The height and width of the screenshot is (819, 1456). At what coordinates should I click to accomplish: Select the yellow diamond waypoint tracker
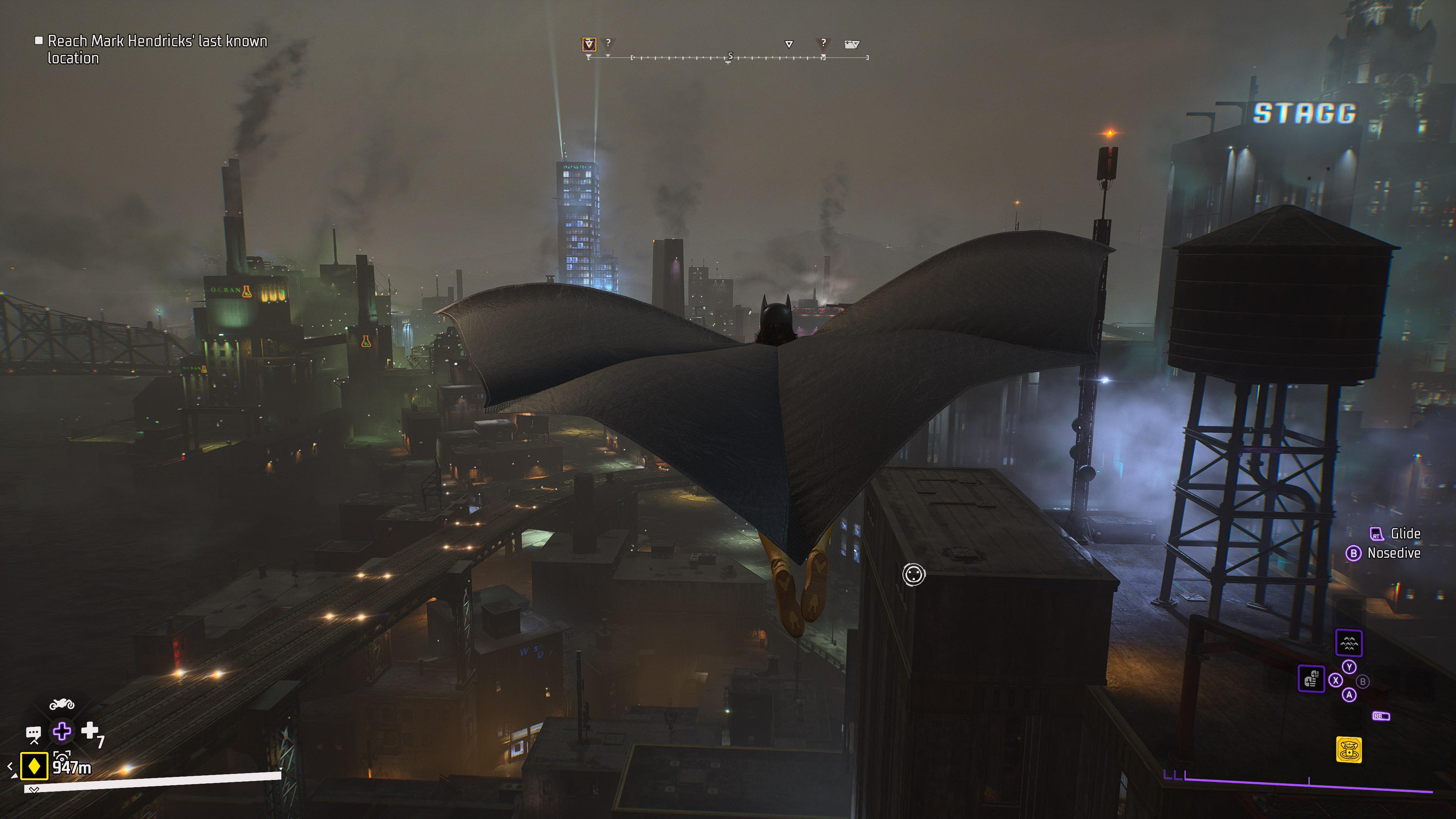coord(34,766)
